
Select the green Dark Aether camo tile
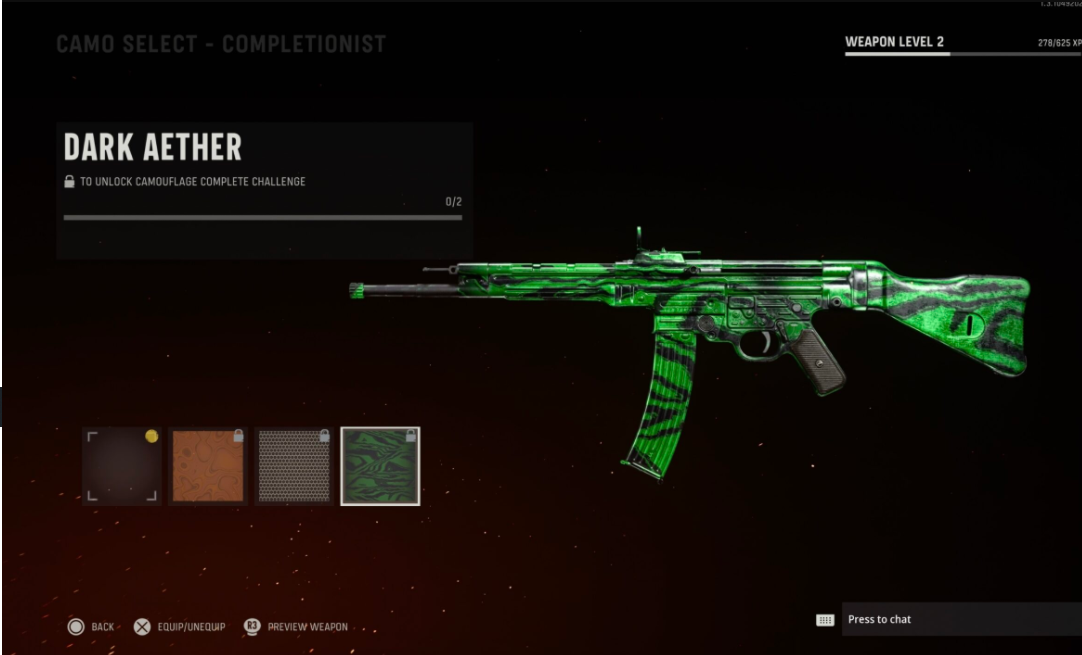(380, 466)
